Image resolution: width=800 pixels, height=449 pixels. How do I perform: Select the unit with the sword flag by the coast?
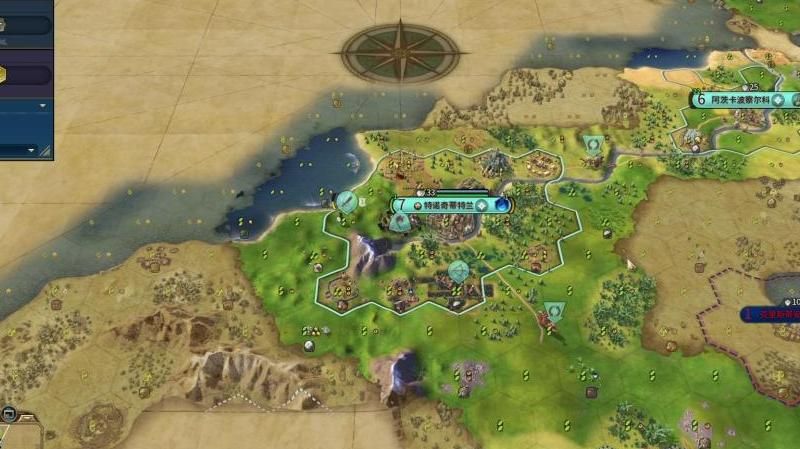point(347,201)
